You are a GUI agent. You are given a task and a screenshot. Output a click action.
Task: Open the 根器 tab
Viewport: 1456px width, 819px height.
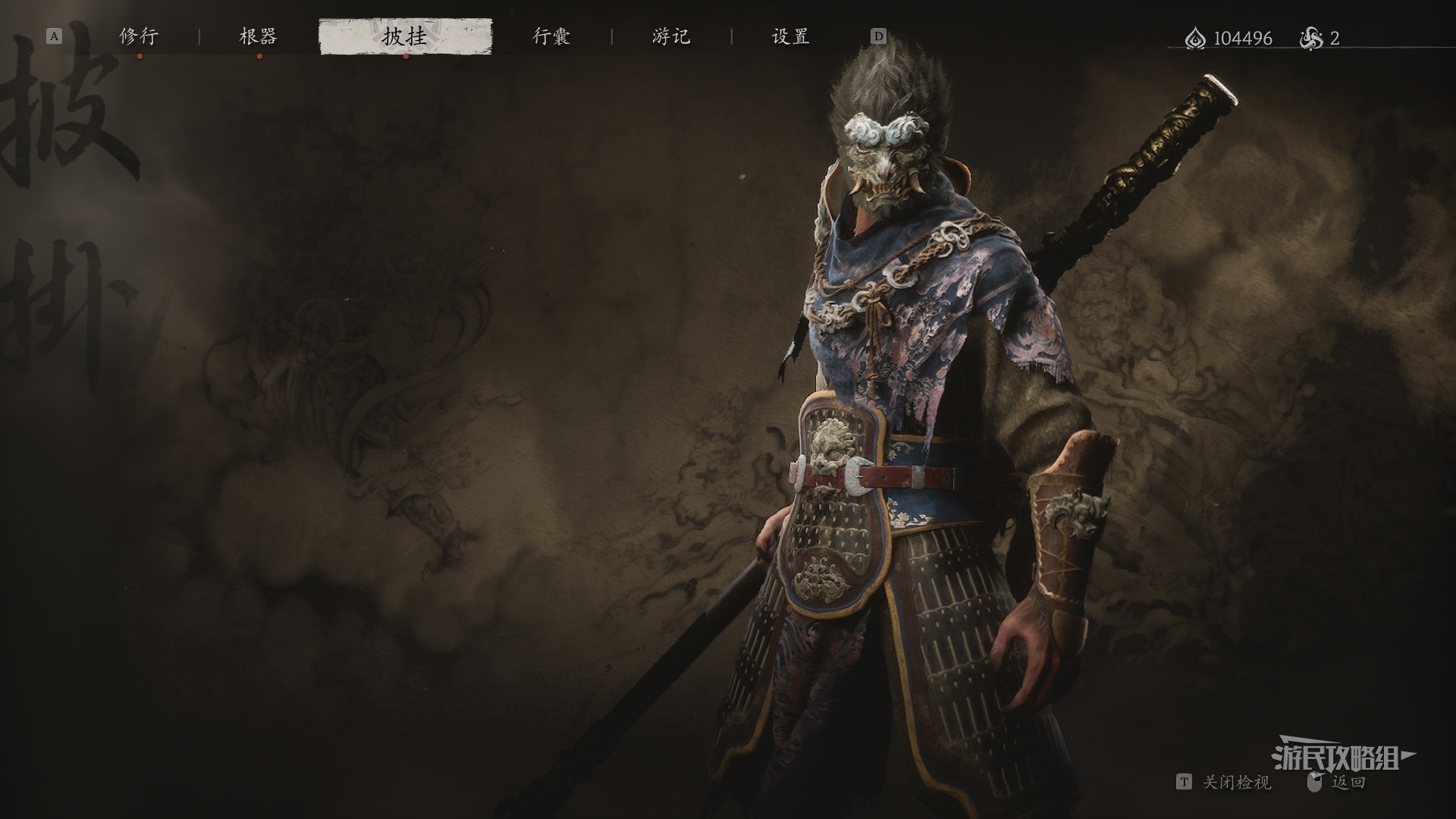click(x=259, y=36)
